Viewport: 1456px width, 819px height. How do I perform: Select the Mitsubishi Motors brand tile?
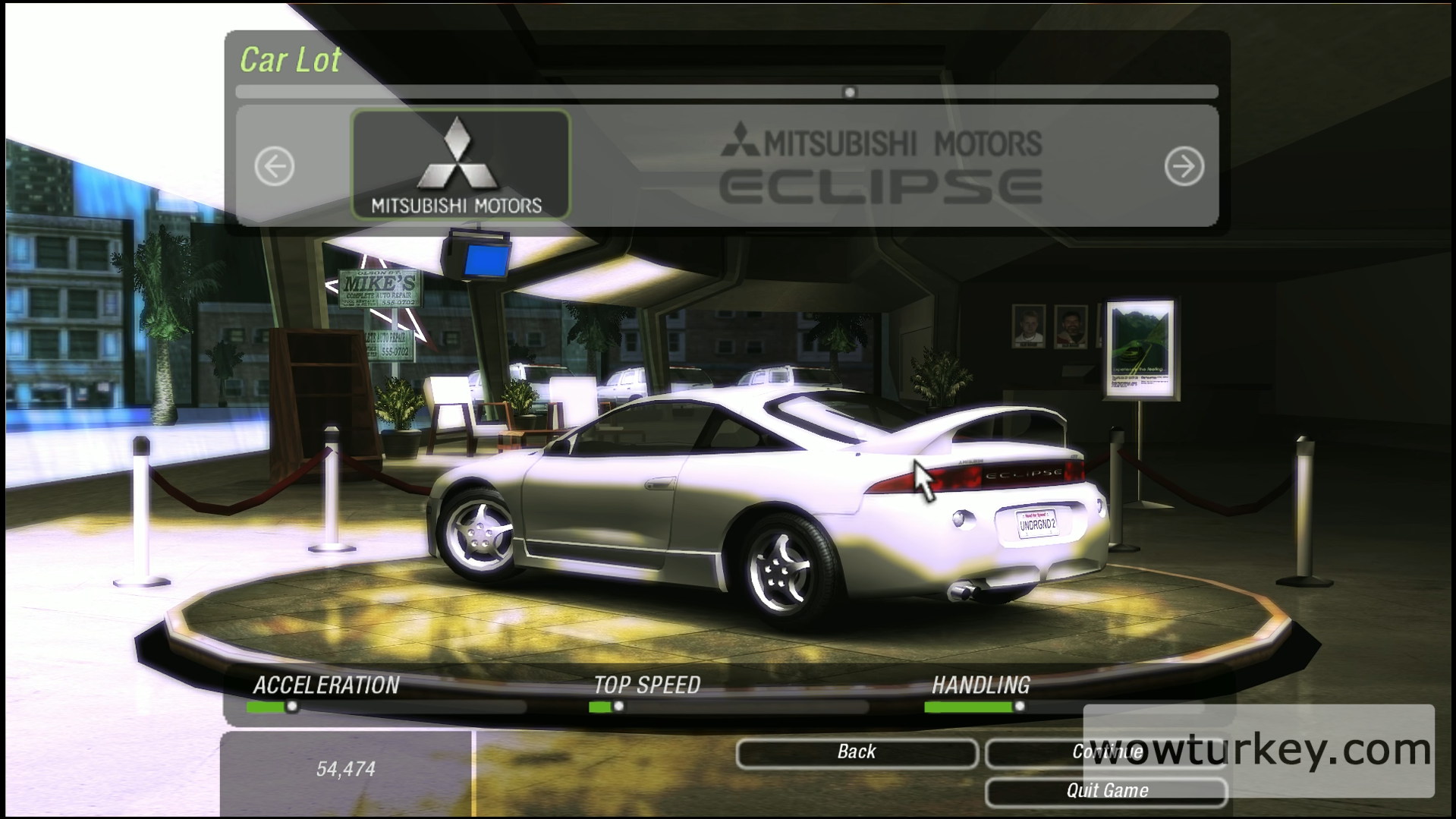461,165
